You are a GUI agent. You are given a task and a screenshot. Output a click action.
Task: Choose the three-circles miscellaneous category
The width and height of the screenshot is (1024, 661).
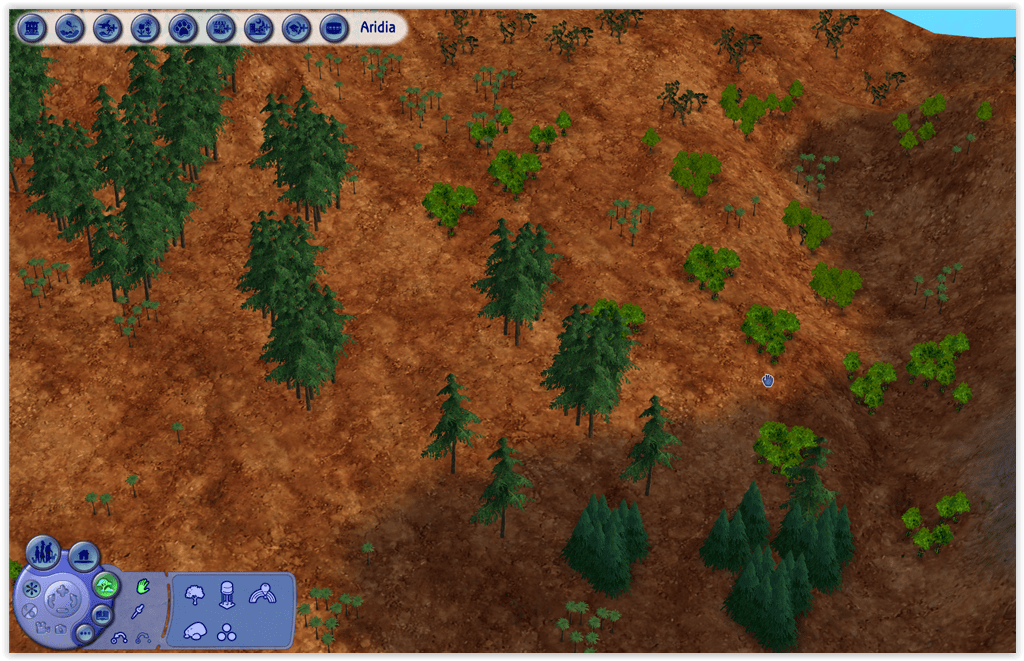coord(229,632)
